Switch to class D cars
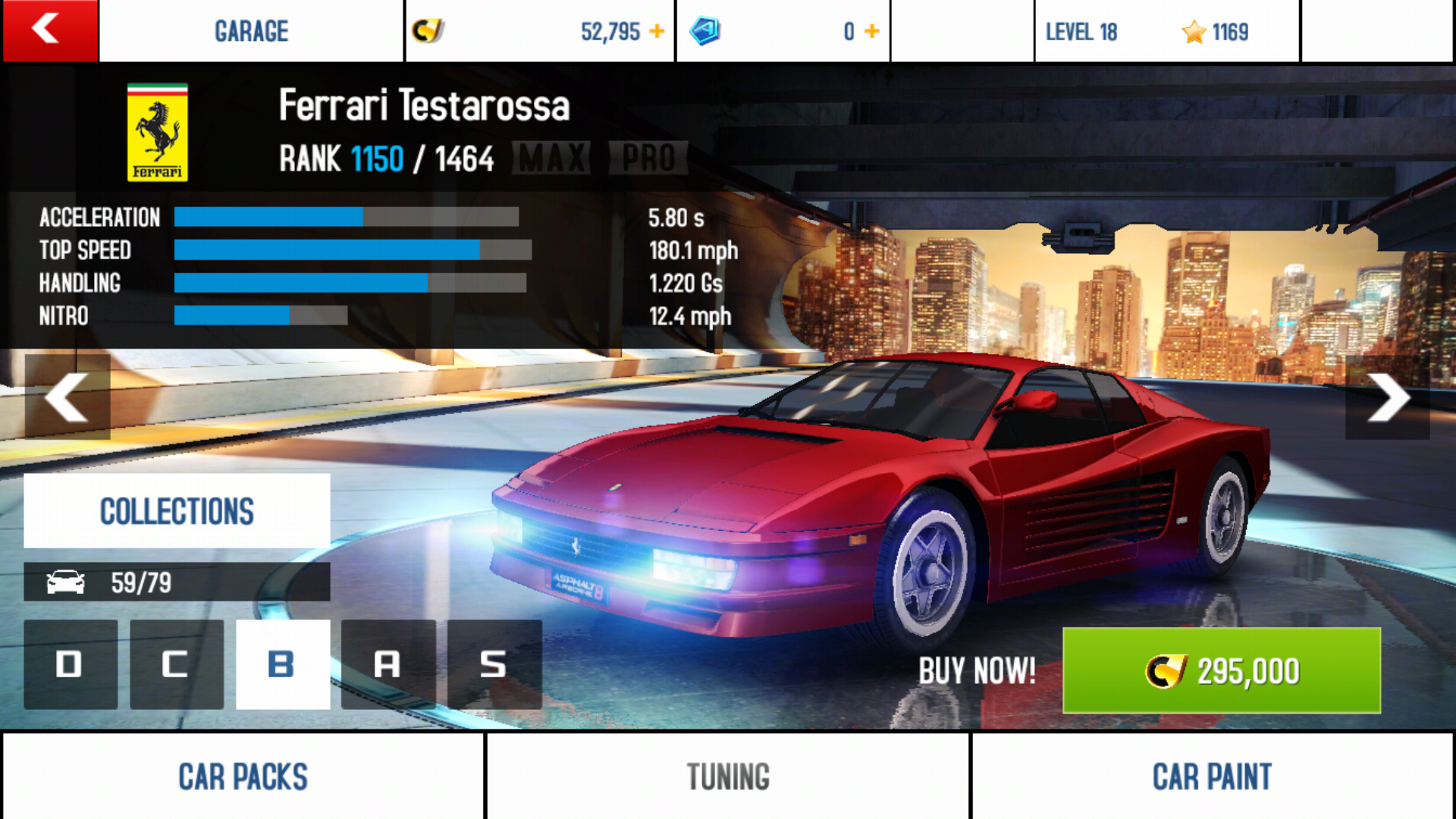 (x=71, y=664)
